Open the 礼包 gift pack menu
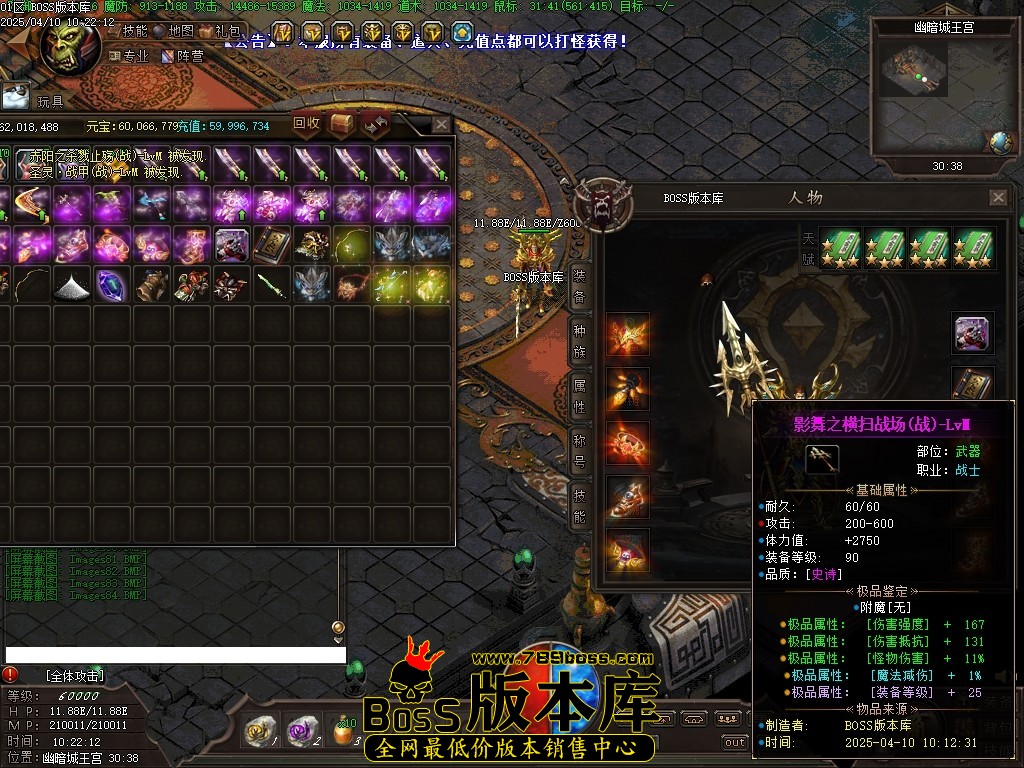Viewport: 1024px width, 768px height. (x=222, y=31)
